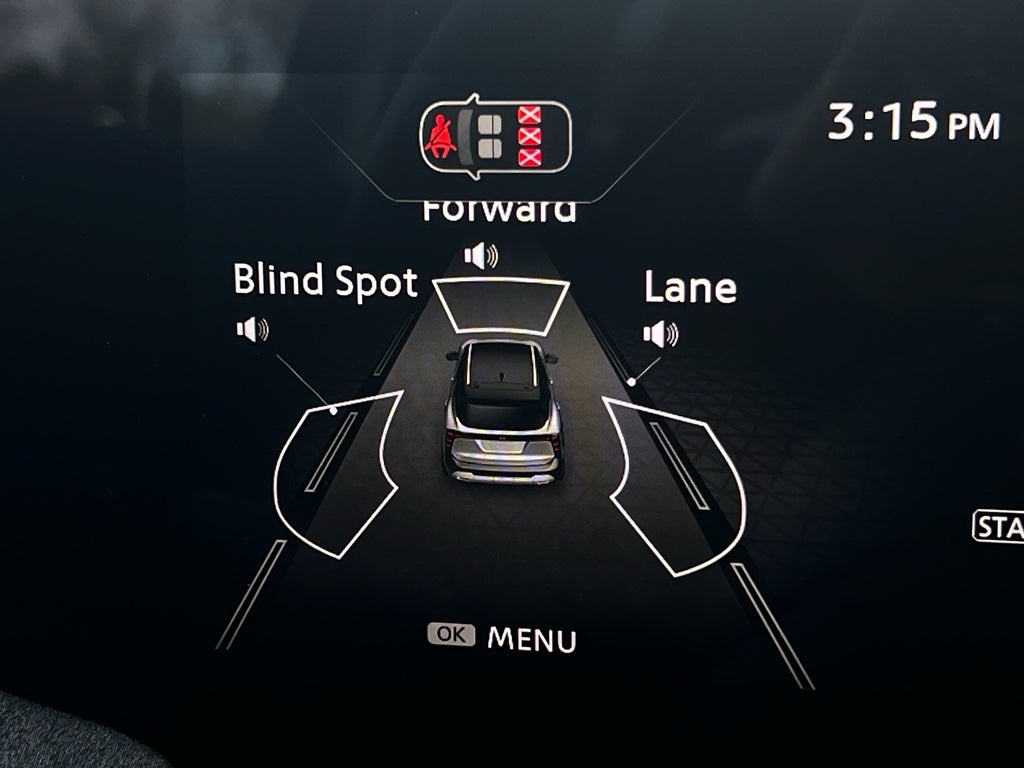Click the partially visible STA button

(998, 527)
